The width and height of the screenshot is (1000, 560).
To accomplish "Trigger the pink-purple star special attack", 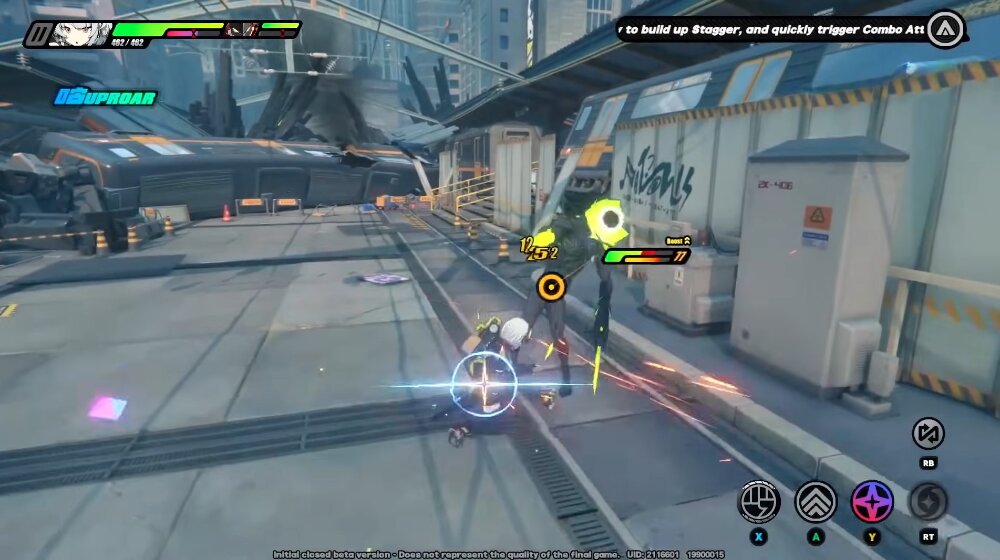I will click(x=872, y=502).
